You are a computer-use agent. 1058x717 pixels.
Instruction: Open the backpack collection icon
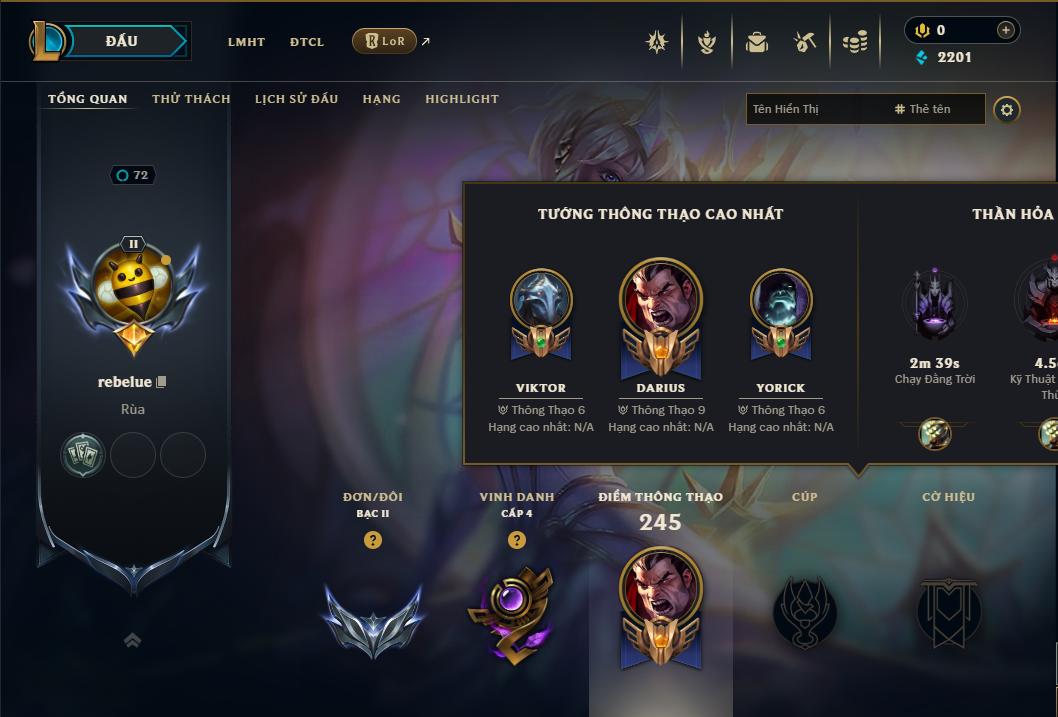point(757,42)
